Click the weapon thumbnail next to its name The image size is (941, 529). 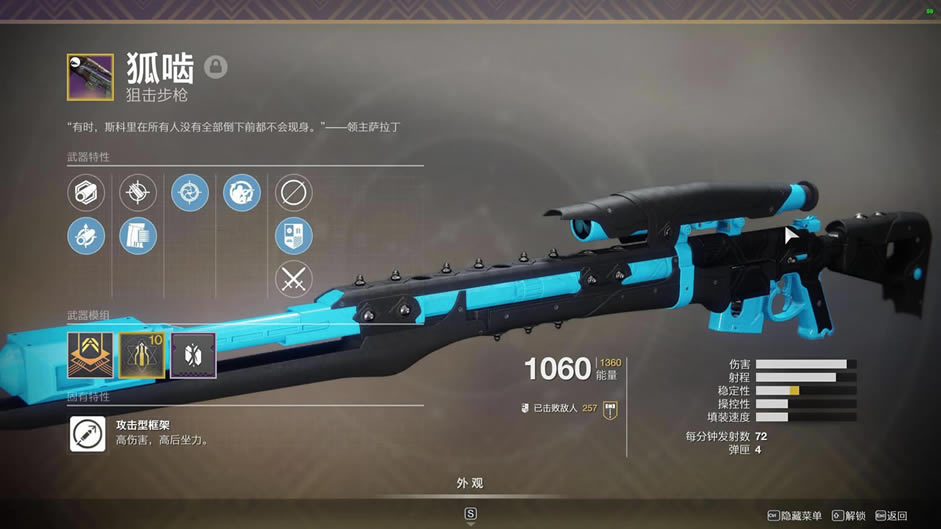click(90, 77)
